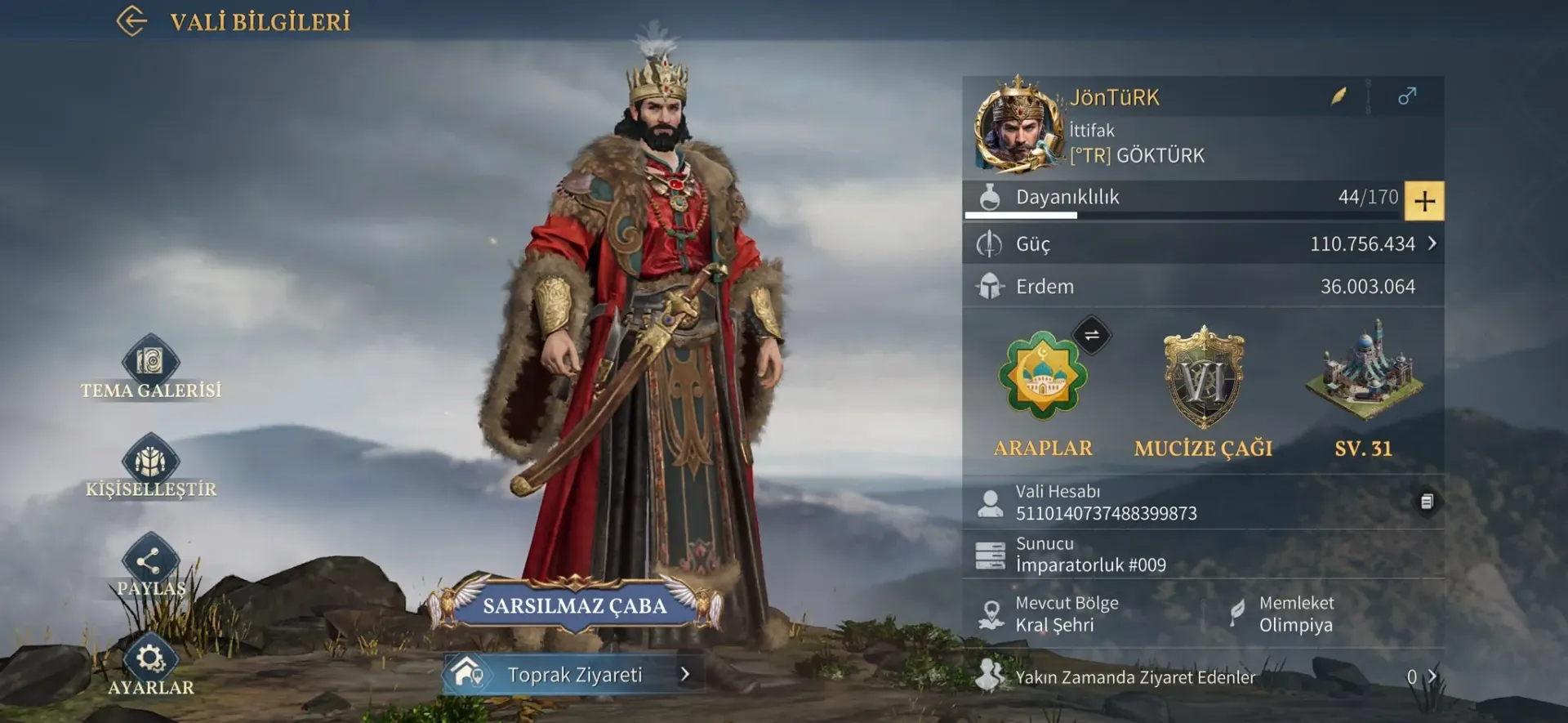This screenshot has width=1568, height=723.
Task: Open the Sunucu server row
Action: (x=1202, y=555)
